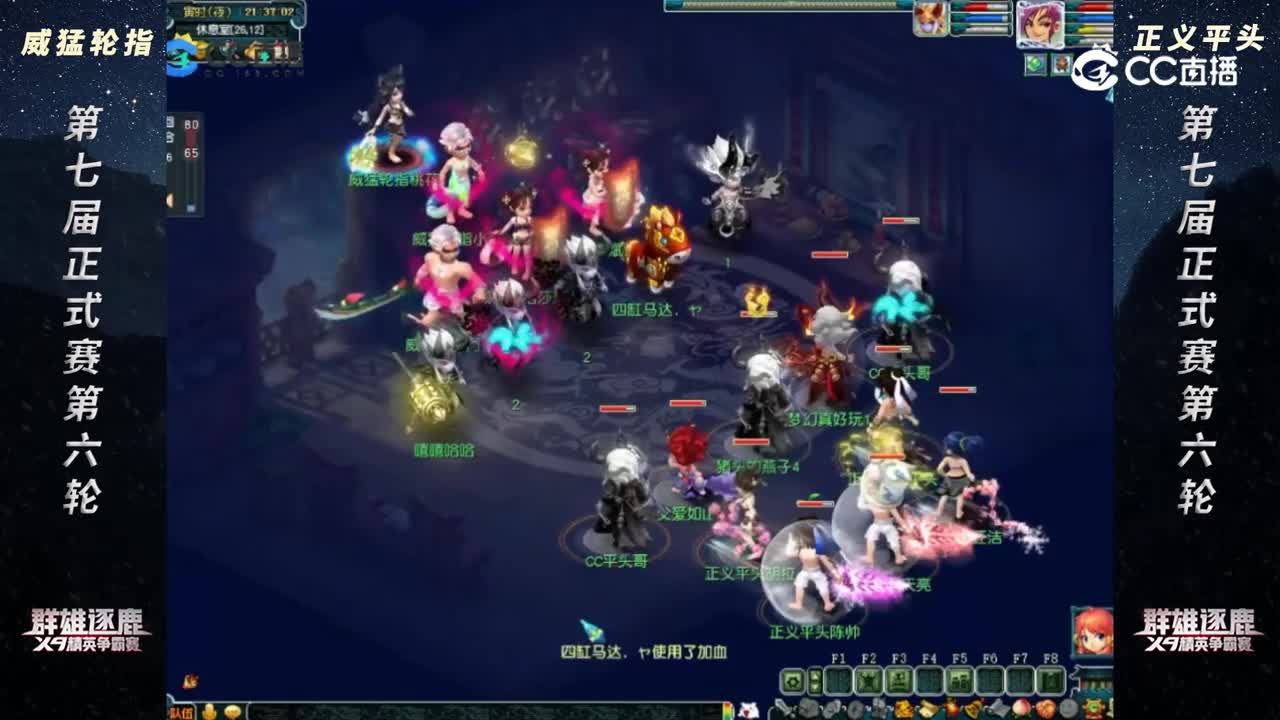Viewport: 1280px width, 720px height.
Task: Click the gold coin icon in the bottom-left bar
Action: (232, 712)
